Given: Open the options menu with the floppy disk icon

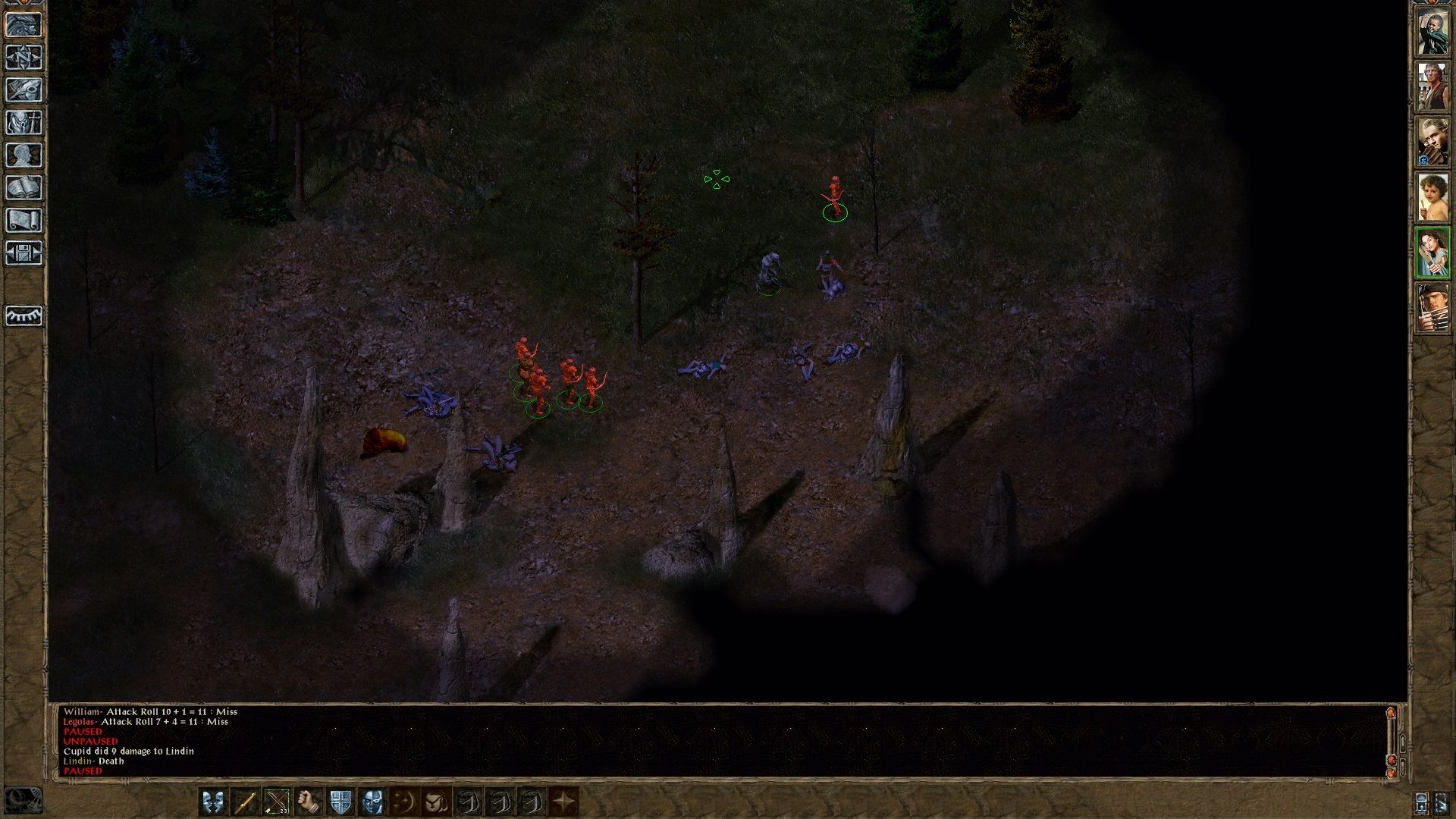Looking at the screenshot, I should point(24,253).
